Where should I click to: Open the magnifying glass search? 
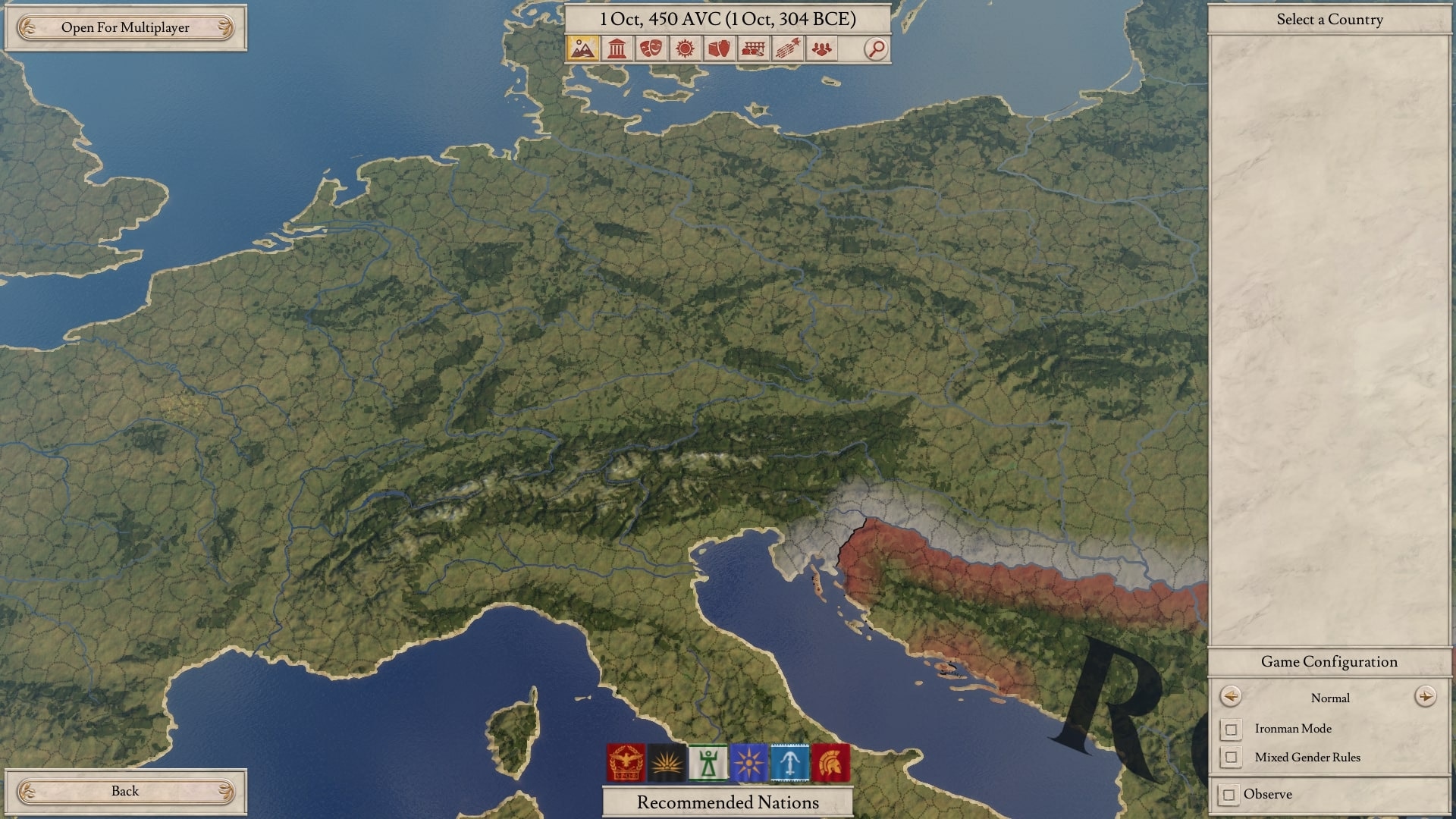(x=876, y=49)
